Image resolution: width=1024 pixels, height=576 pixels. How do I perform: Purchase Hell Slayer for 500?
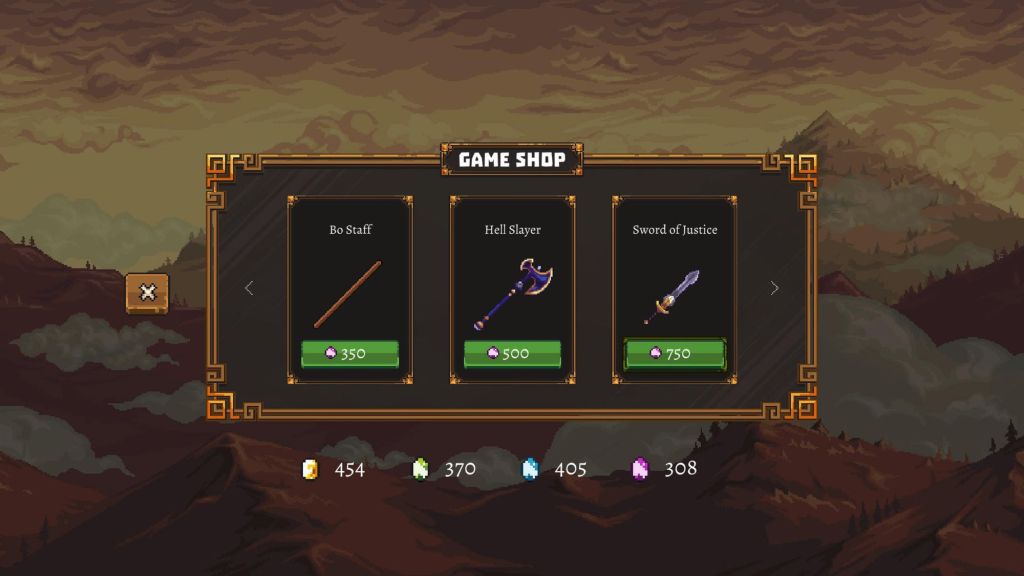(512, 354)
